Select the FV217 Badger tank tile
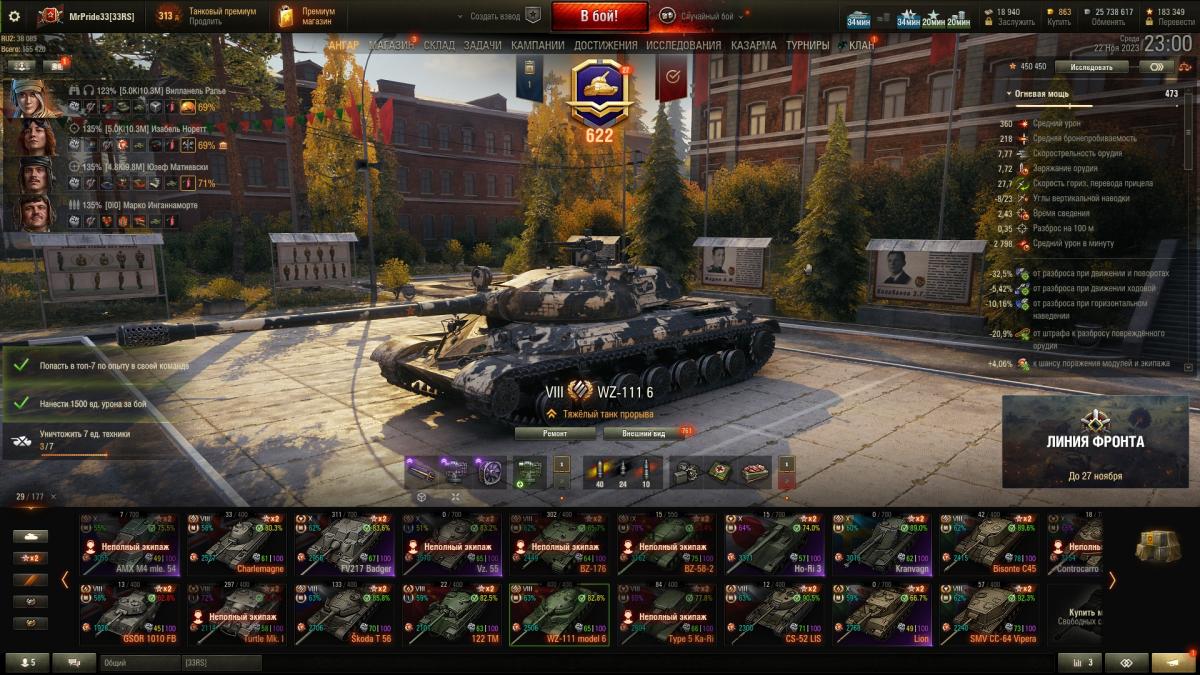Screen dimensions: 1200x675 (x=347, y=544)
